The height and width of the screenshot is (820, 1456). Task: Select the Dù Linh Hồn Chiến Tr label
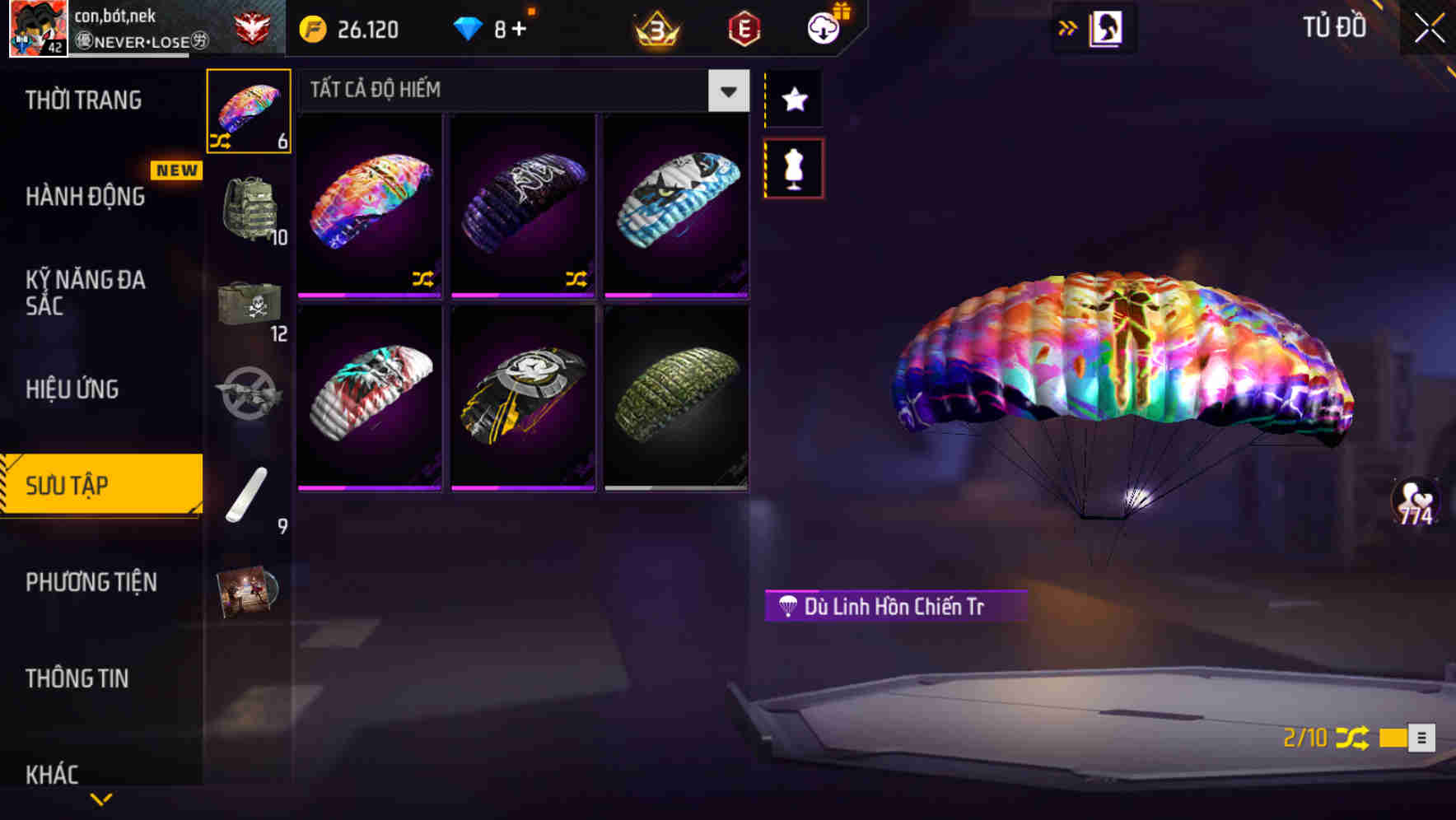click(x=894, y=604)
